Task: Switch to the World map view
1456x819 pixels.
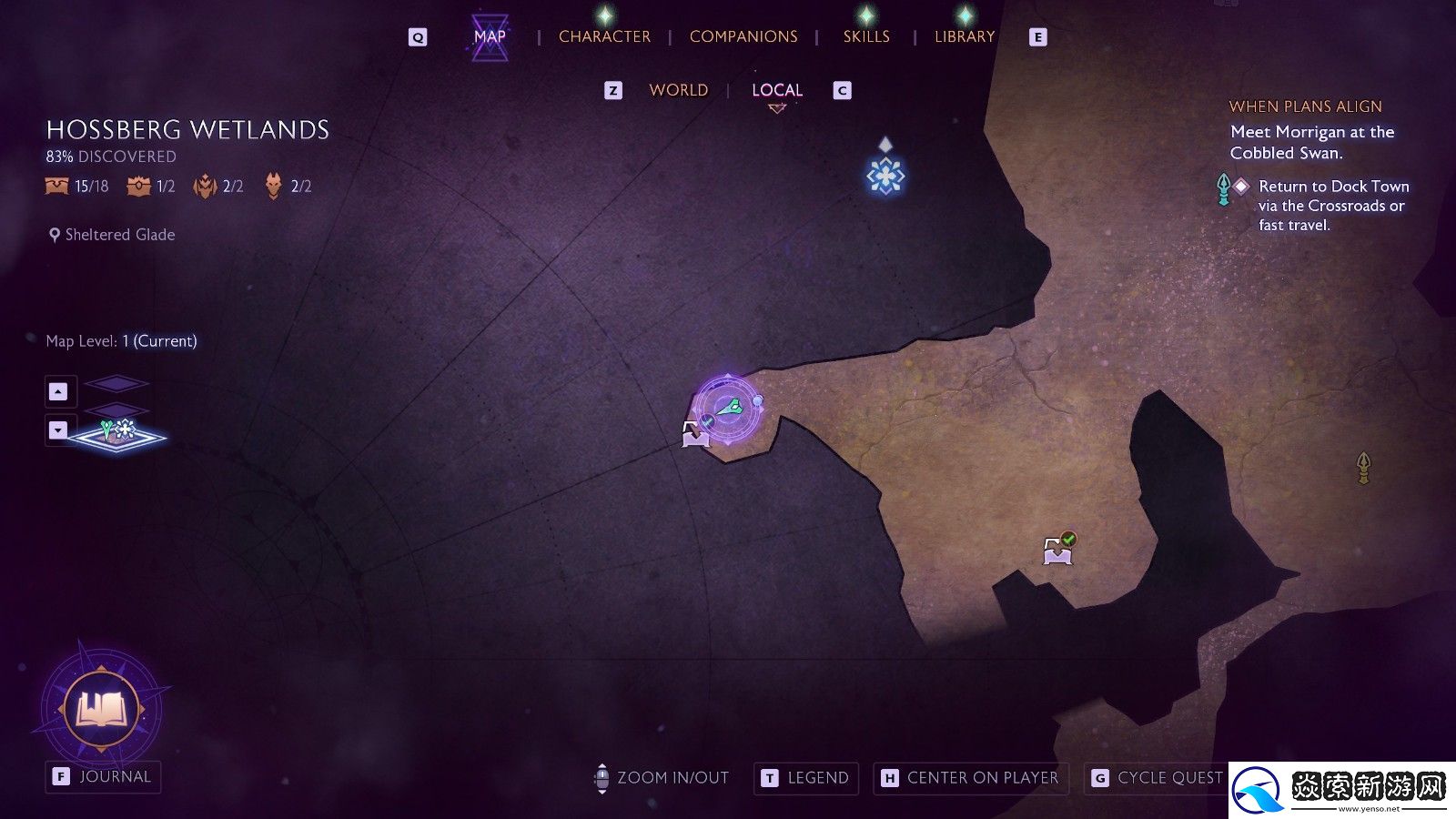Action: point(678,90)
